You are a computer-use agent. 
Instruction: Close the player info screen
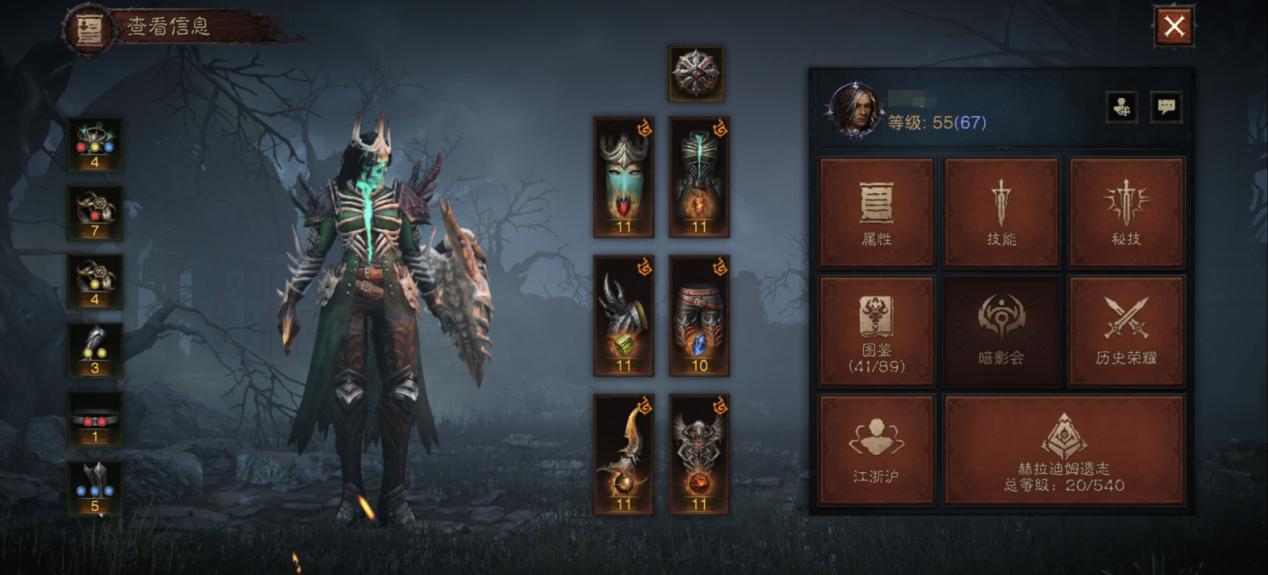(1174, 27)
